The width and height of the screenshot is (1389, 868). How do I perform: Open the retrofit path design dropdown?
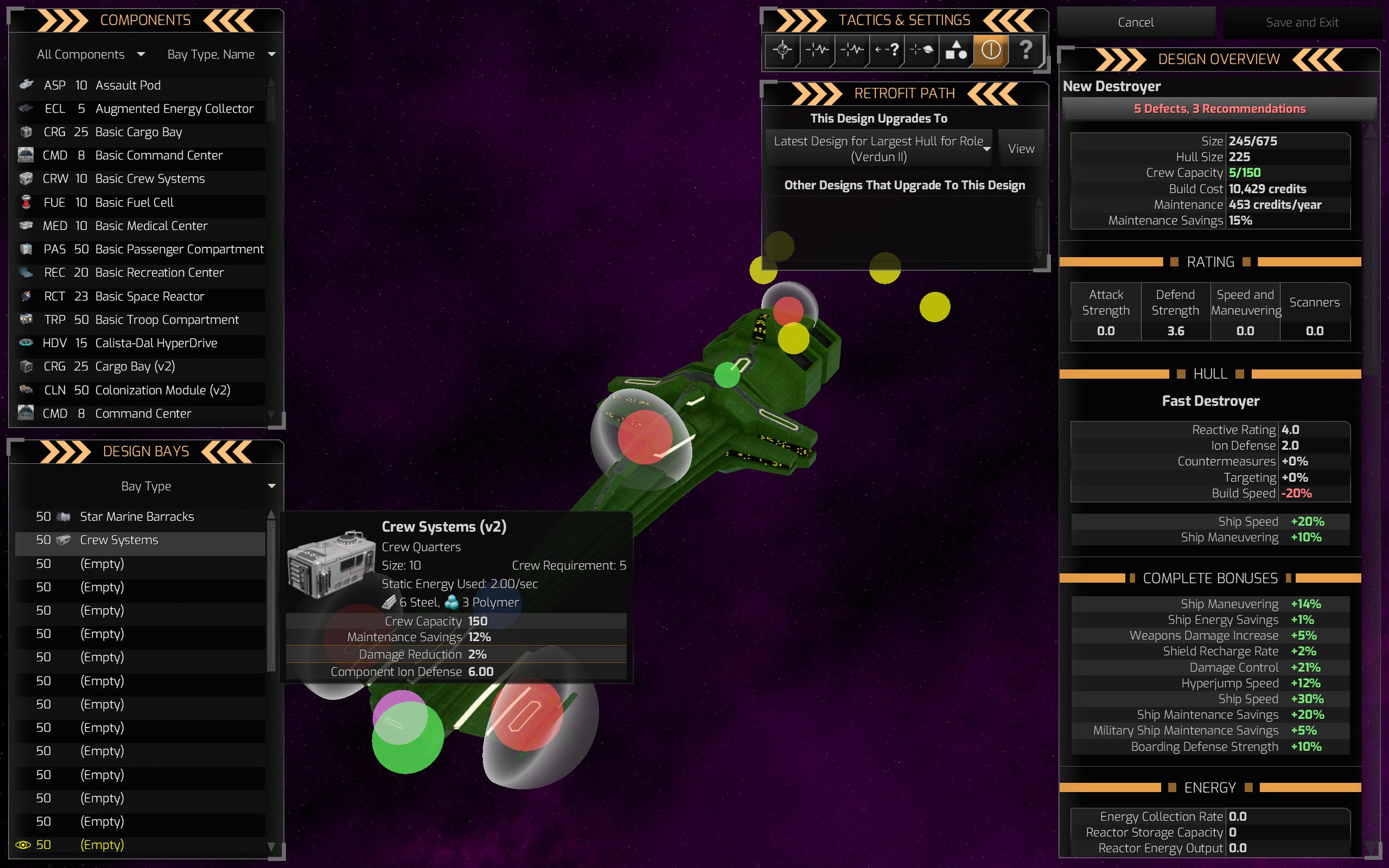pyautogui.click(x=879, y=149)
